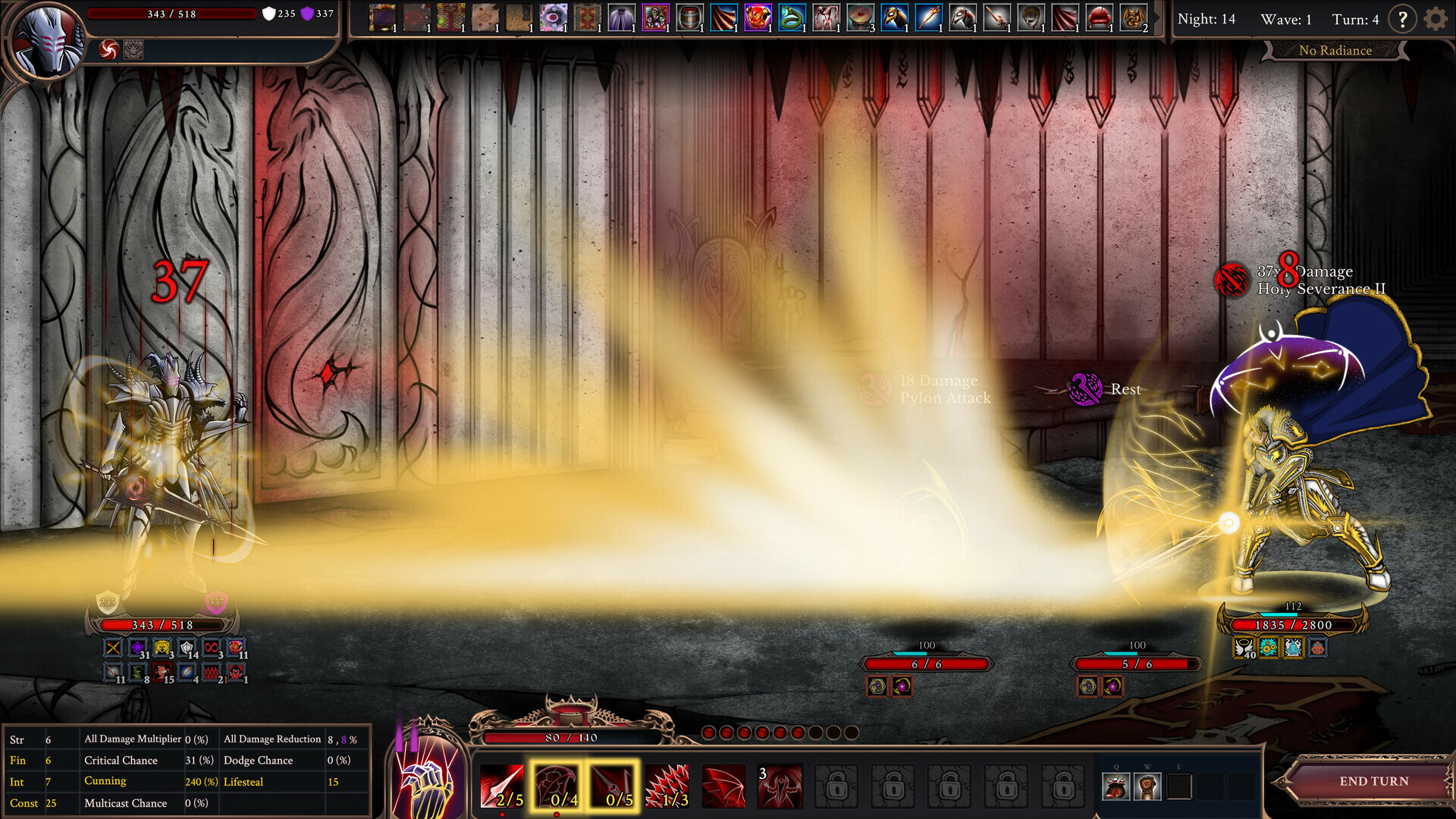1456x819 pixels.
Task: Expand the No Radiance banner
Action: coord(1335,50)
